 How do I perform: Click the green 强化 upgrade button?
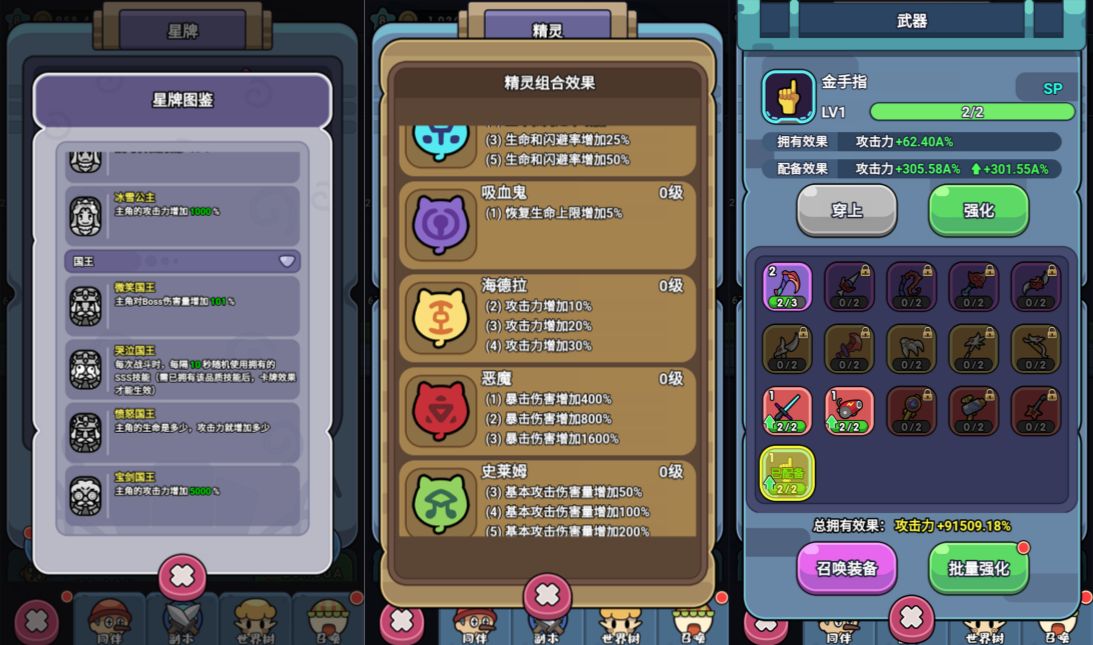pos(978,210)
